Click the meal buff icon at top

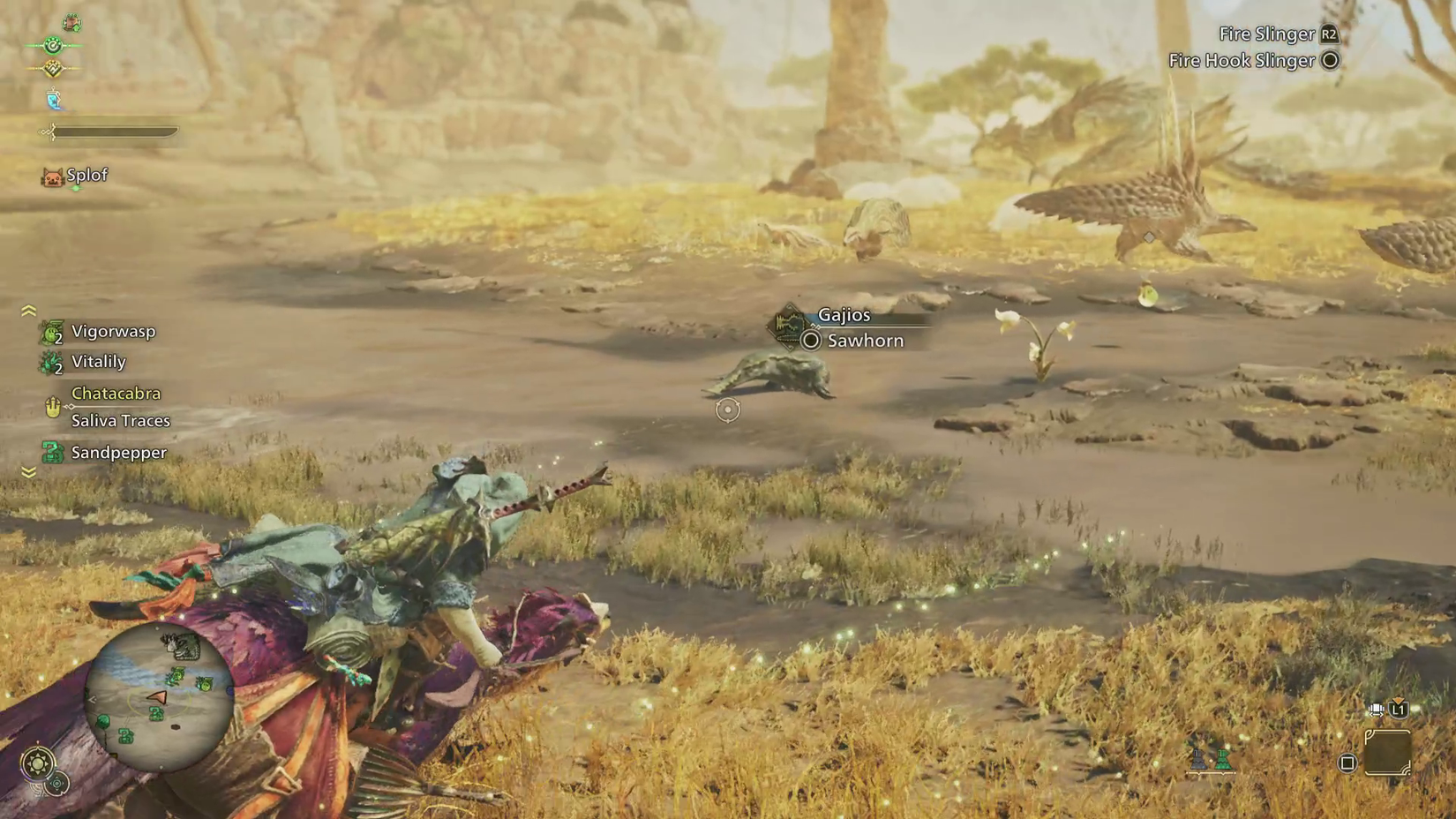(71, 22)
